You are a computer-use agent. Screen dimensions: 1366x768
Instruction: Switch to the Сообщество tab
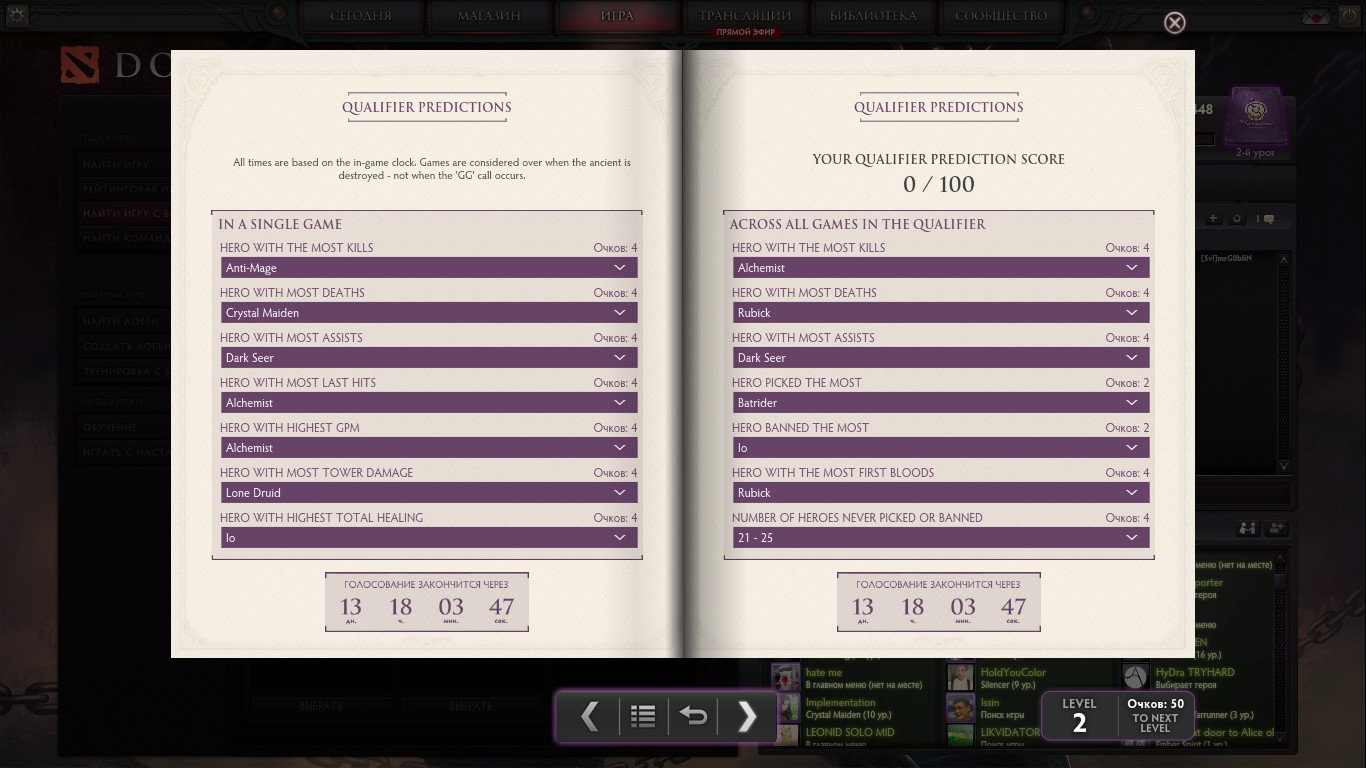(1000, 16)
